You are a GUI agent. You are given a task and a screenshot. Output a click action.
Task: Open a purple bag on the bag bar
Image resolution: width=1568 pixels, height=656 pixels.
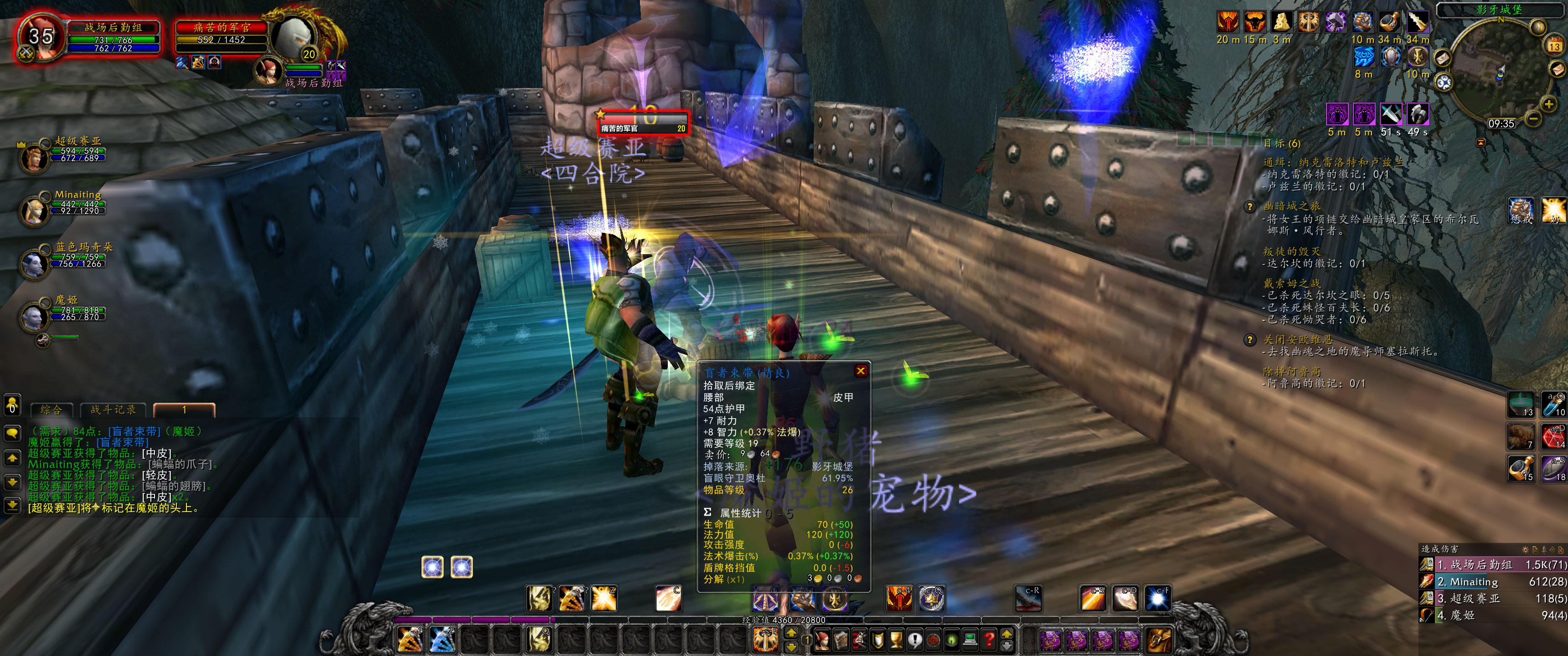(1050, 641)
